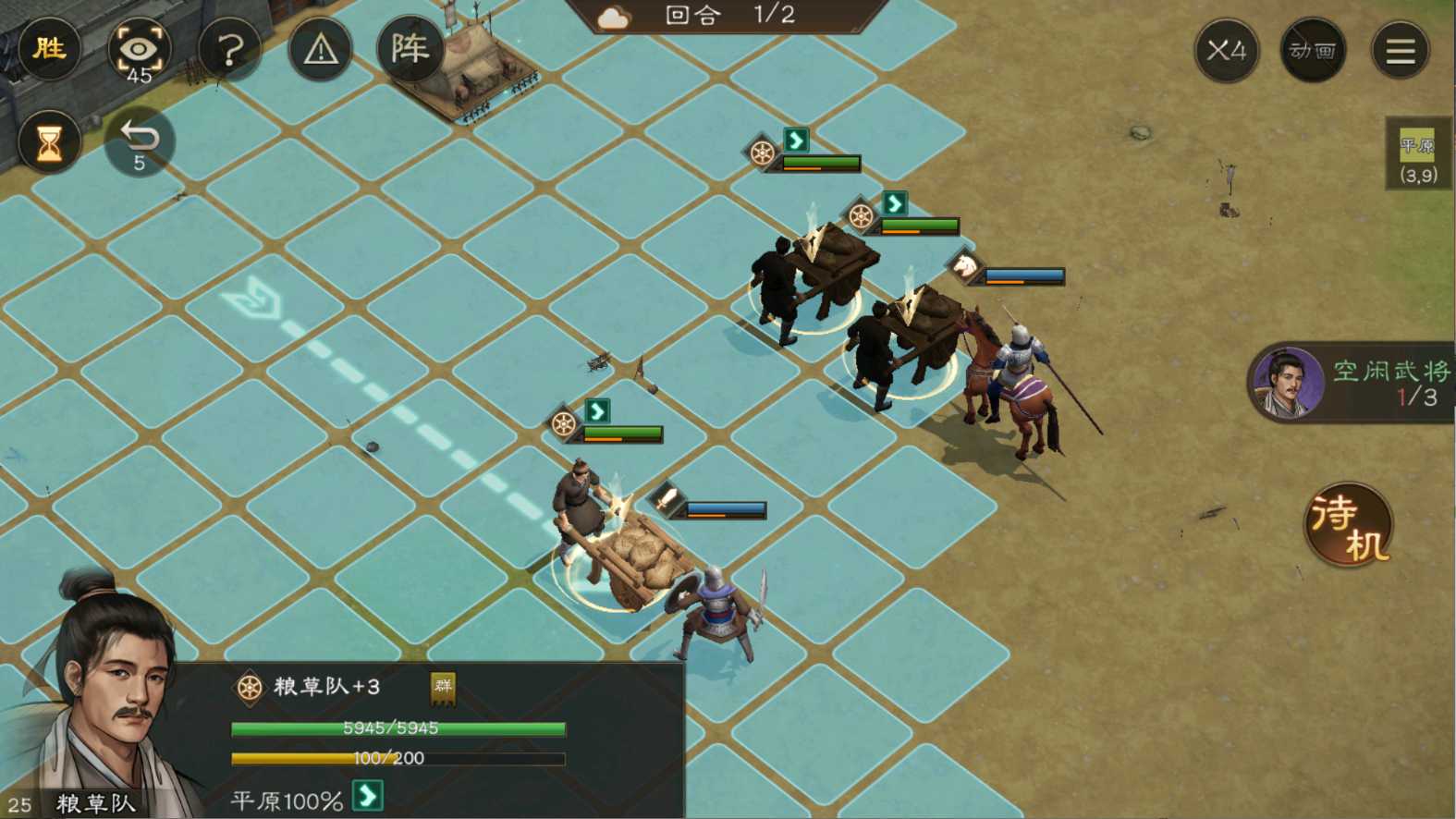Change battle speed with X4 button

click(1226, 50)
